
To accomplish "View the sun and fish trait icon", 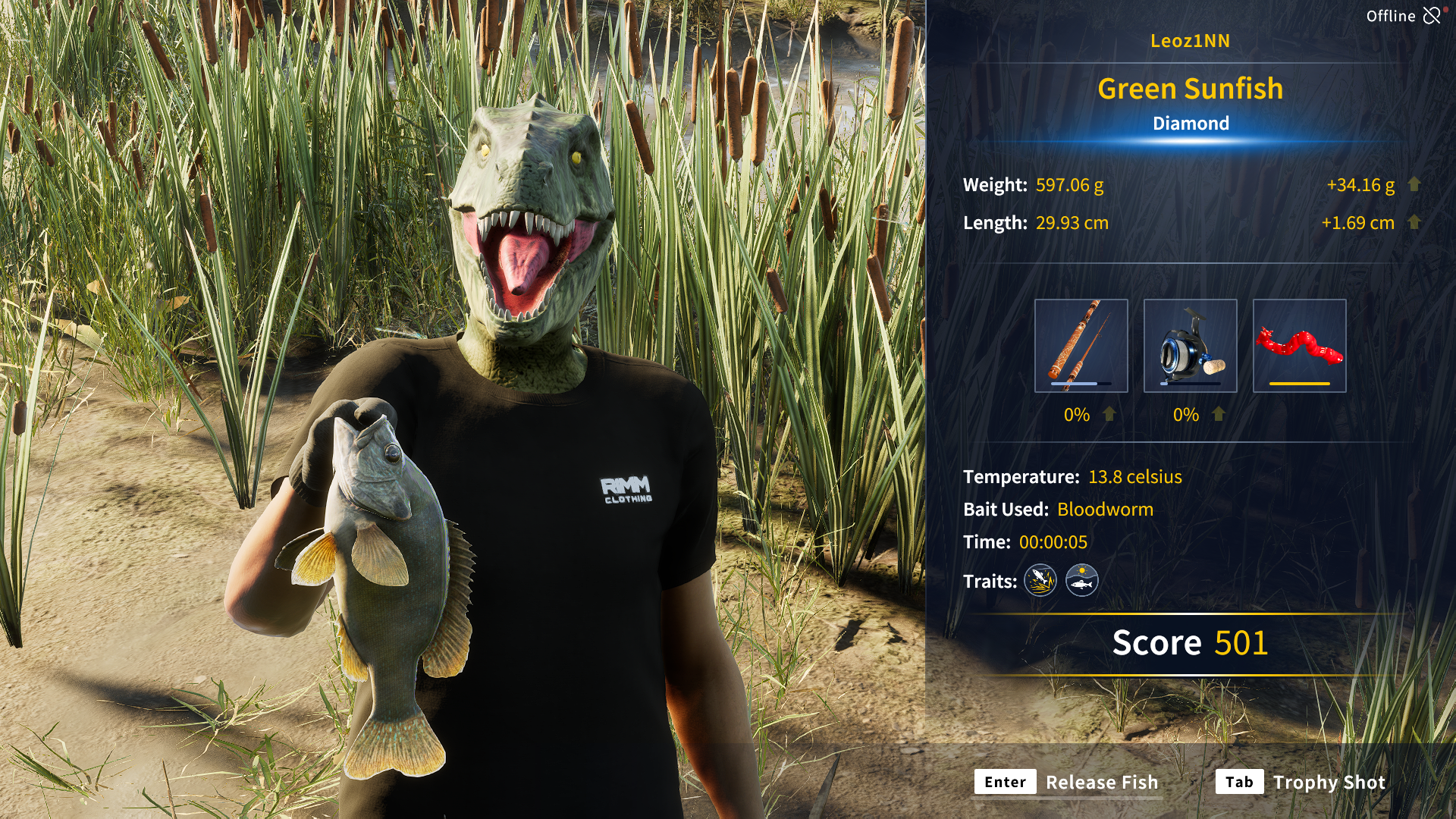I will (x=1081, y=581).
